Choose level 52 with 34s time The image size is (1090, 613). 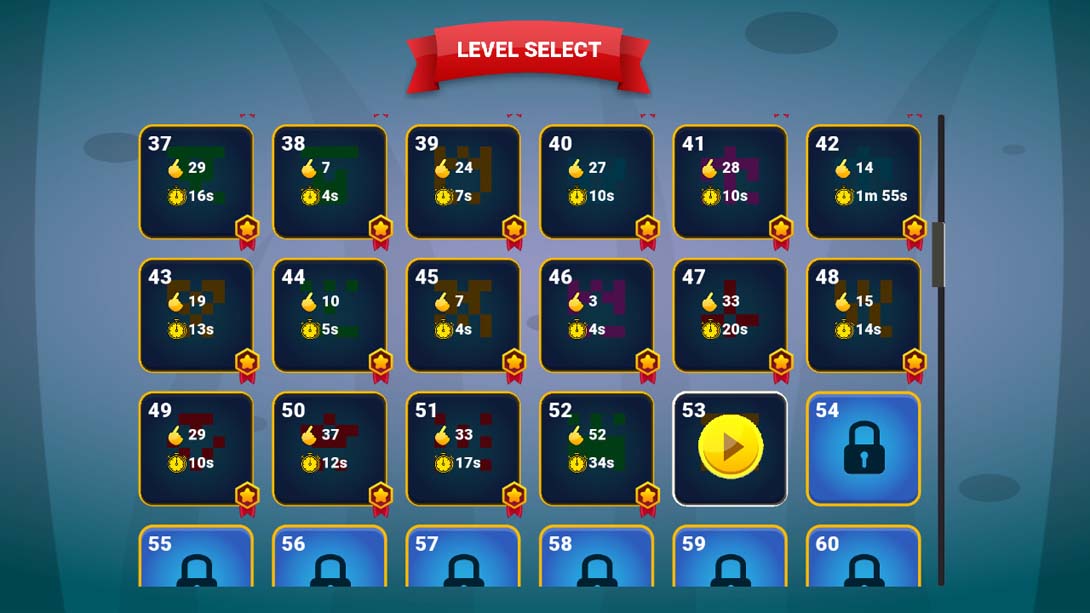596,449
